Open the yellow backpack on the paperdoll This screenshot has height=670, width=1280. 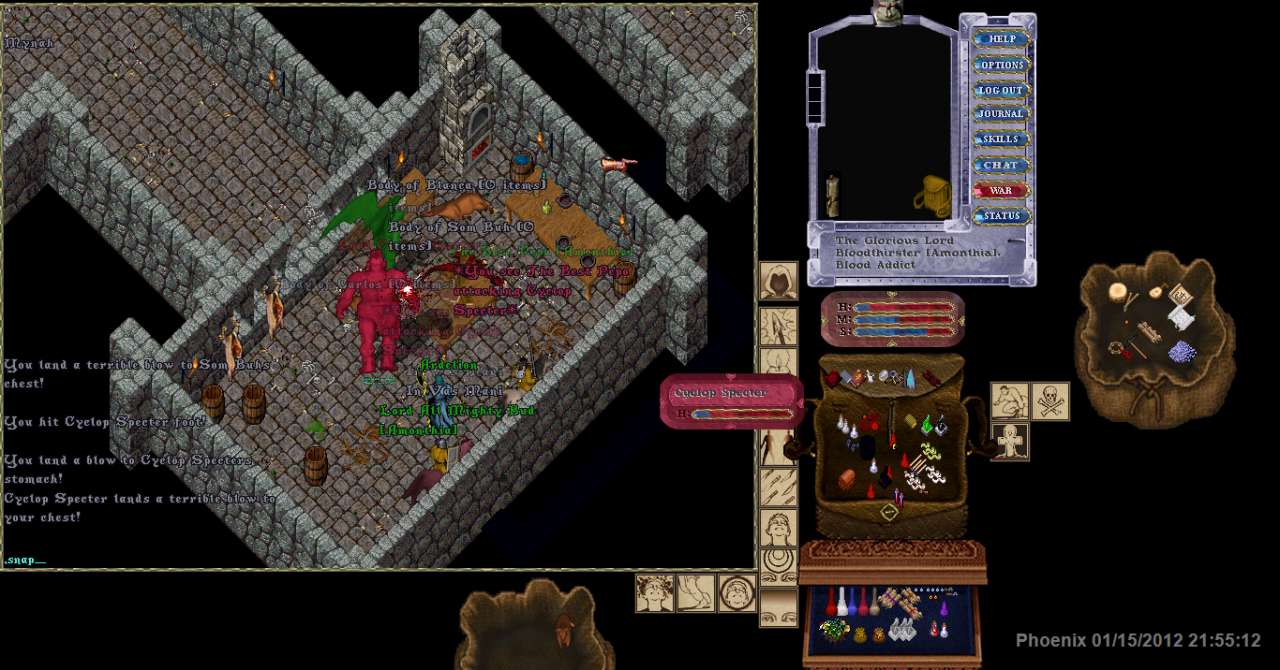coord(932,196)
